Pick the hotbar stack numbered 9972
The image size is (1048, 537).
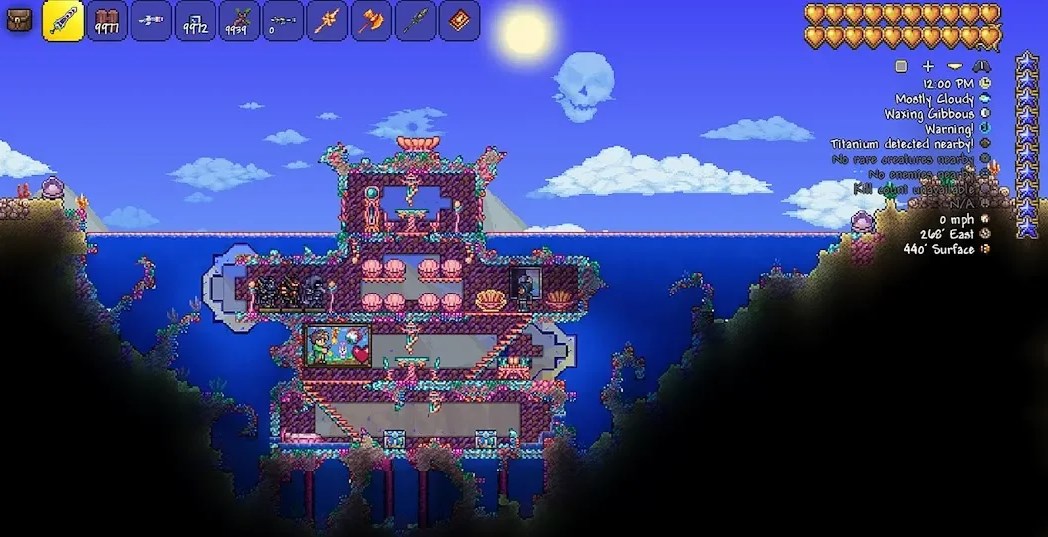pyautogui.click(x=195, y=21)
